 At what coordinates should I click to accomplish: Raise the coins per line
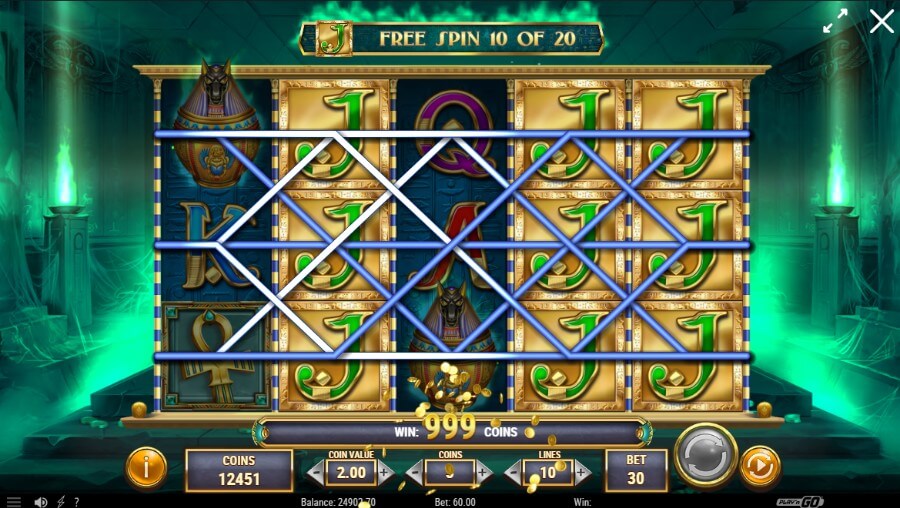[x=484, y=472]
